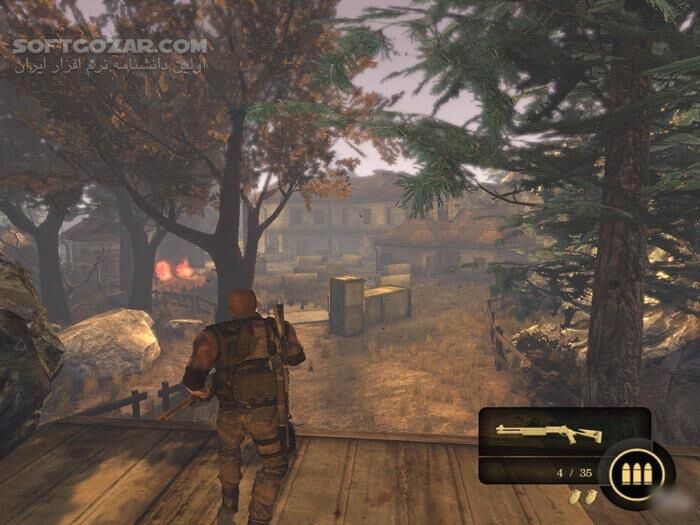
Task: Click the grenade icons below the ammo panel
Action: pyautogui.click(x=583, y=496)
